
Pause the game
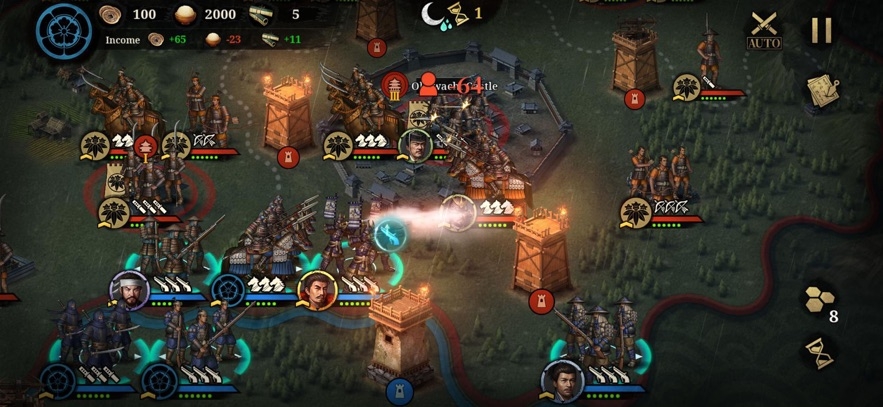[x=821, y=30]
